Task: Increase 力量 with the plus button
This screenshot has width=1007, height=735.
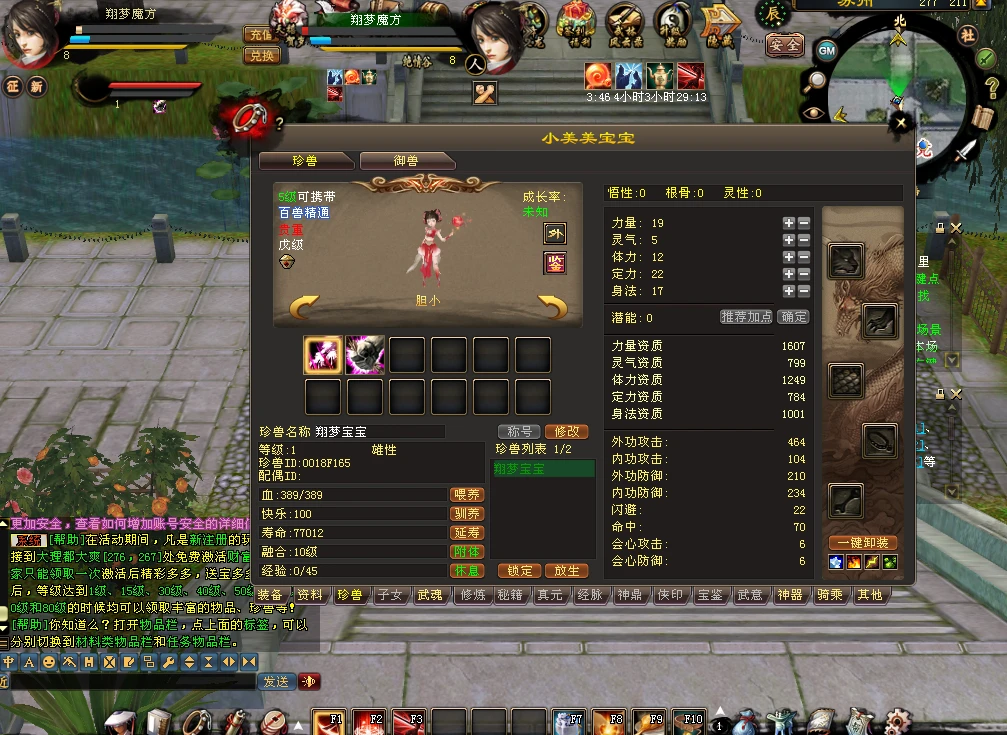Action: pyautogui.click(x=789, y=223)
